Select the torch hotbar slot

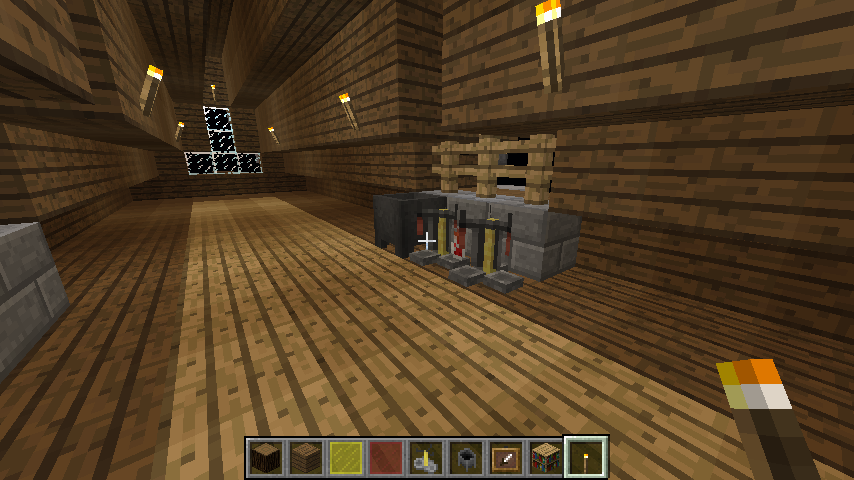(586, 458)
